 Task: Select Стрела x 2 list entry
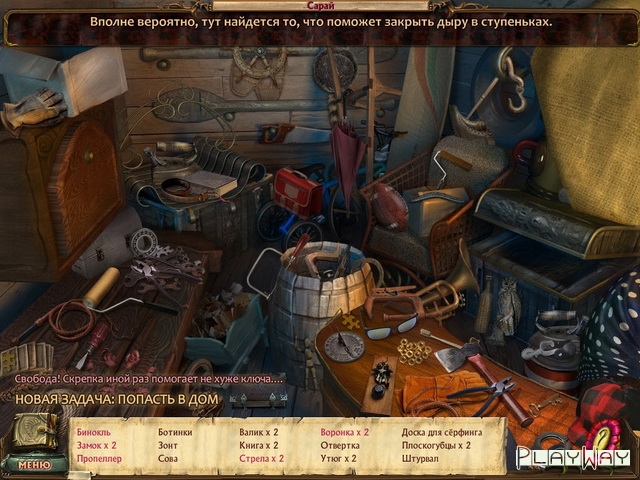(x=261, y=458)
